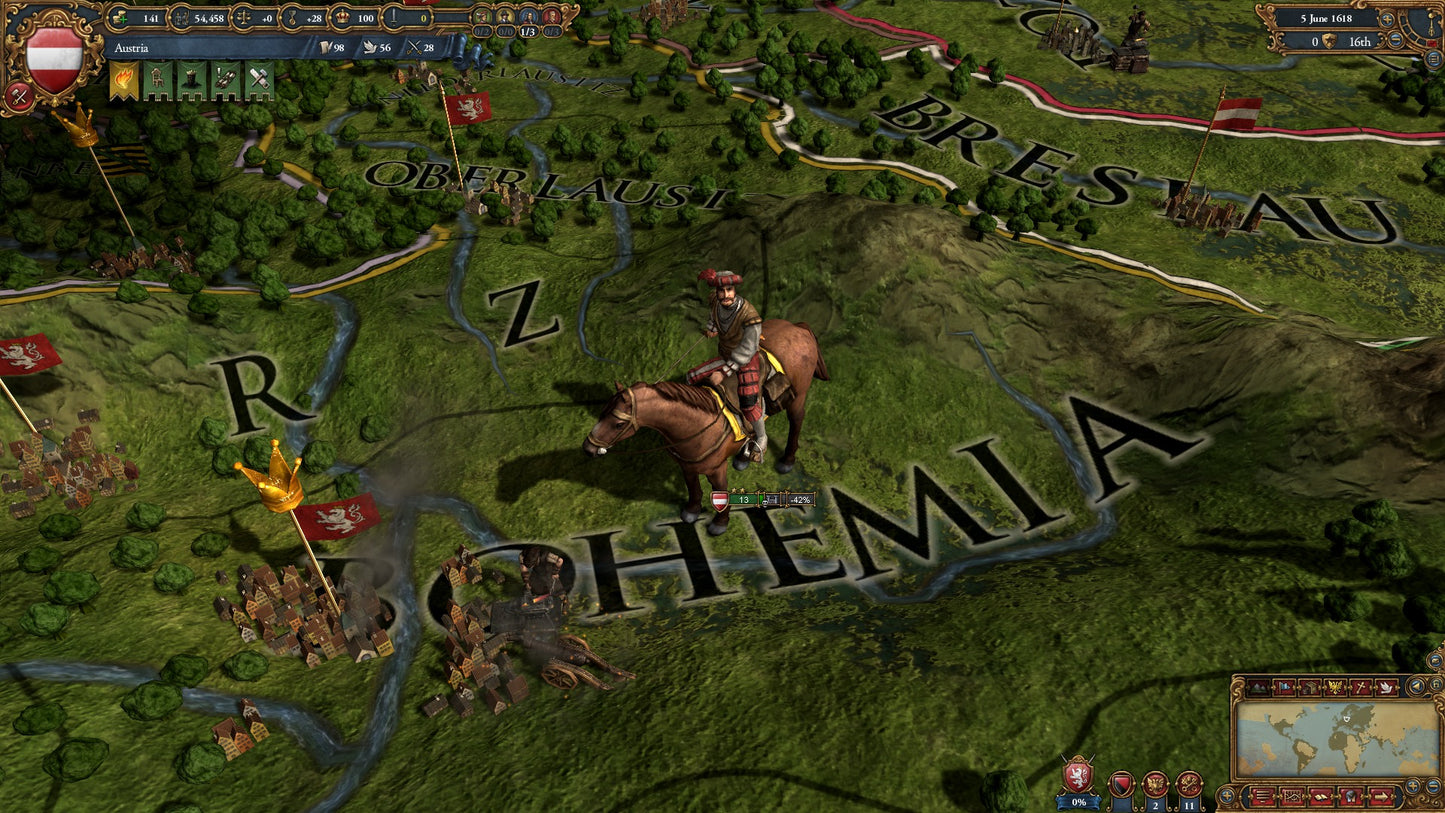Image resolution: width=1445 pixels, height=813 pixels.
Task: Select the terrain mapmode icon above the minimap
Action: 1259,687
